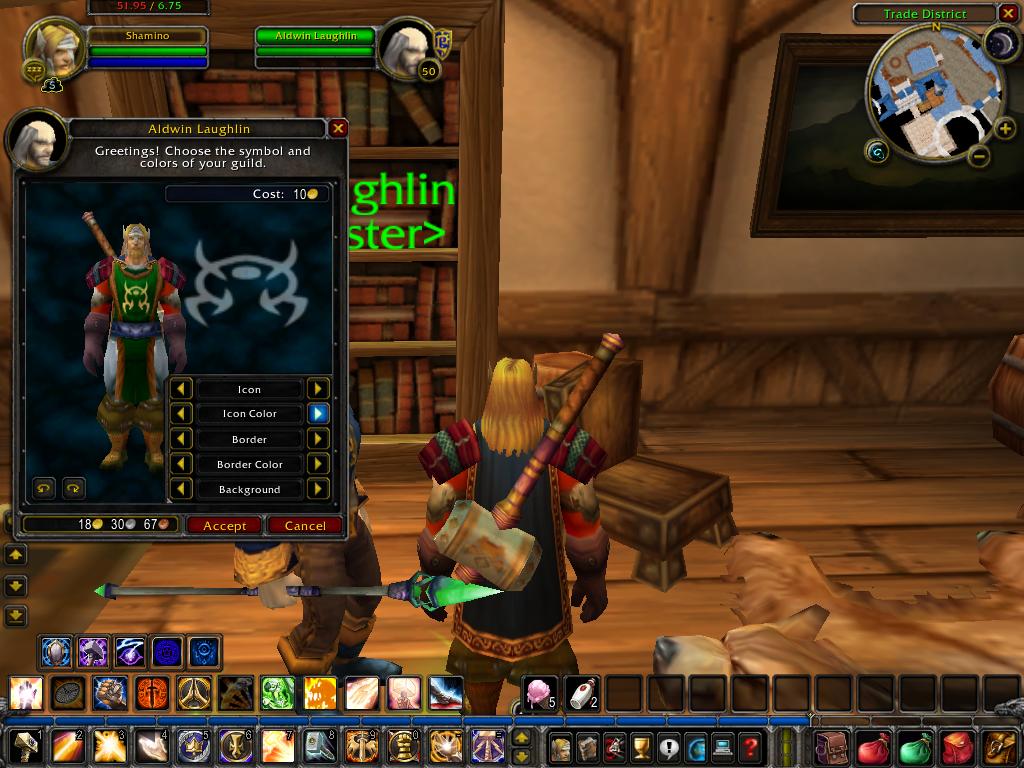Accept the guild tabard design
This screenshot has width=1024, height=768.
click(224, 525)
